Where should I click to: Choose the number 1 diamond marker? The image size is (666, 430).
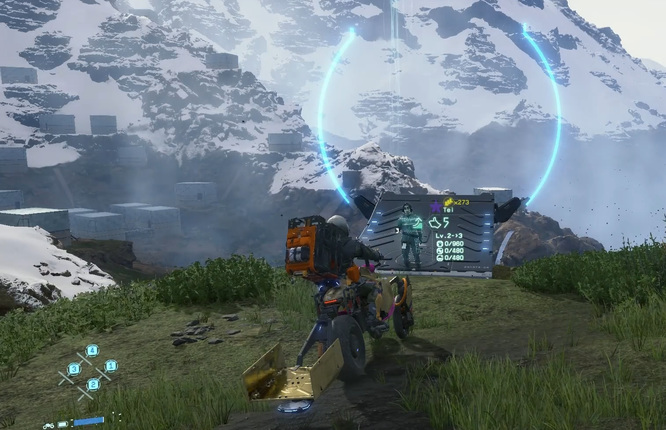click(x=111, y=366)
